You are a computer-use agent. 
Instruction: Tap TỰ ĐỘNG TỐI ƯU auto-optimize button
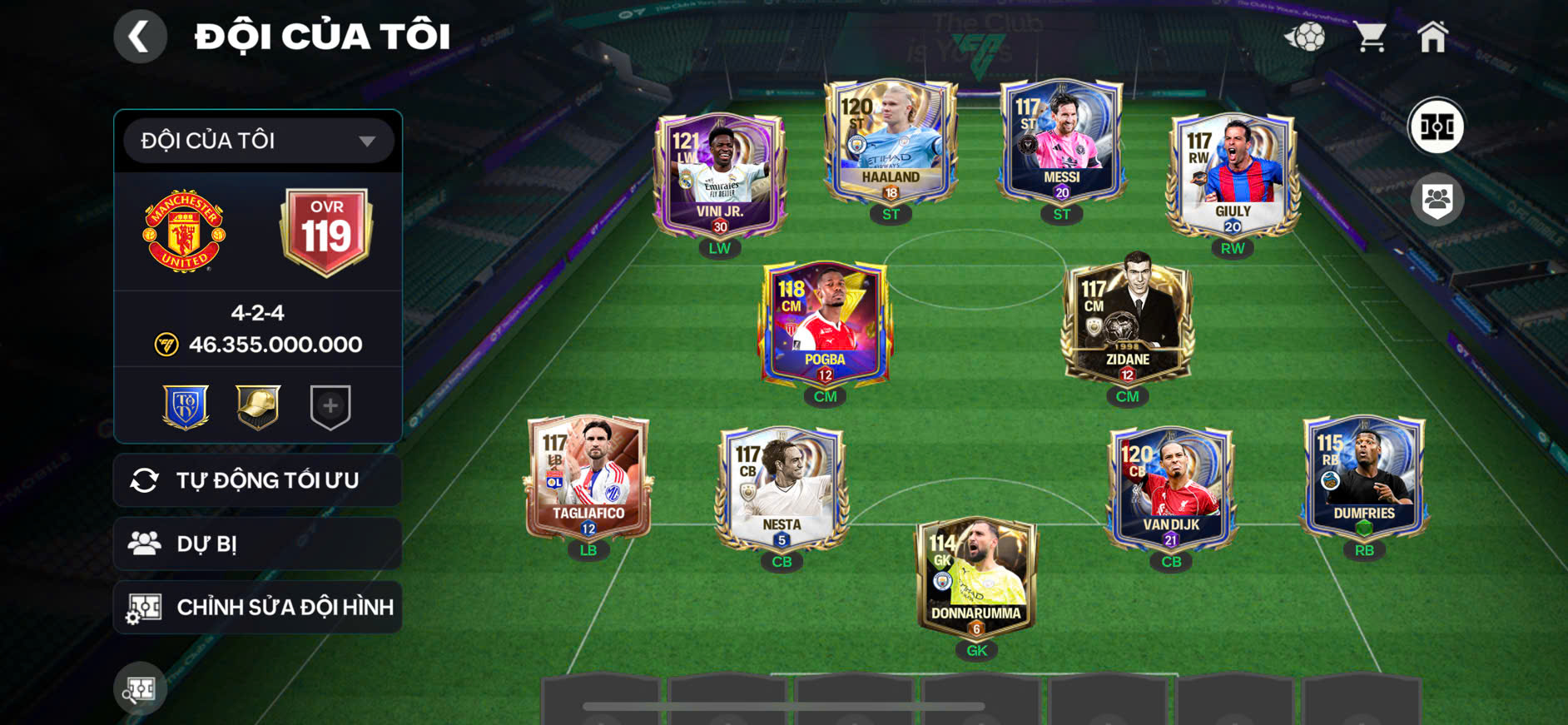click(x=258, y=480)
